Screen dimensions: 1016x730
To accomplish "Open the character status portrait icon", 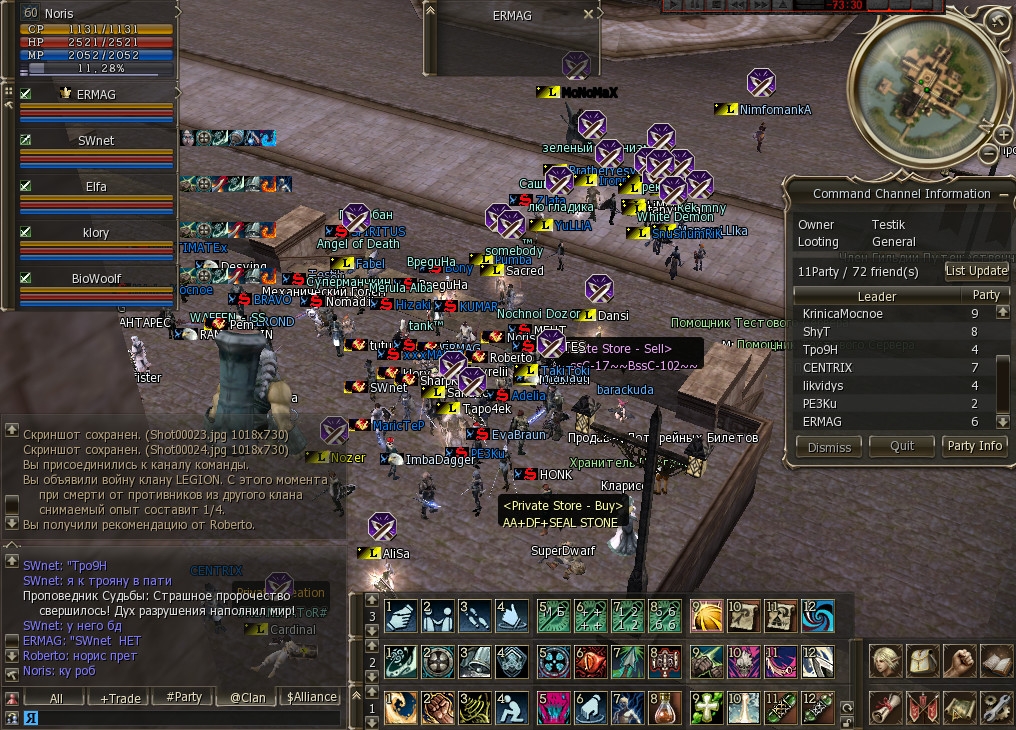I will point(886,661).
